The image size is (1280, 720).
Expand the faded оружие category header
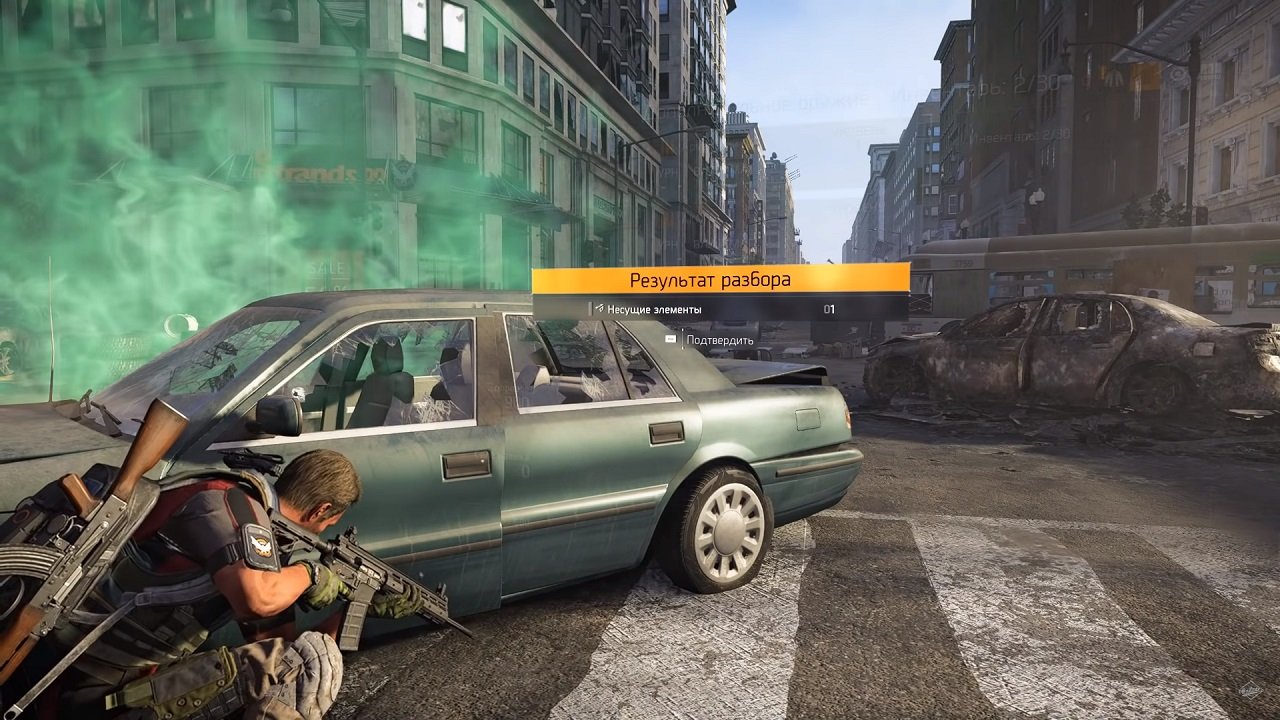pos(835,101)
